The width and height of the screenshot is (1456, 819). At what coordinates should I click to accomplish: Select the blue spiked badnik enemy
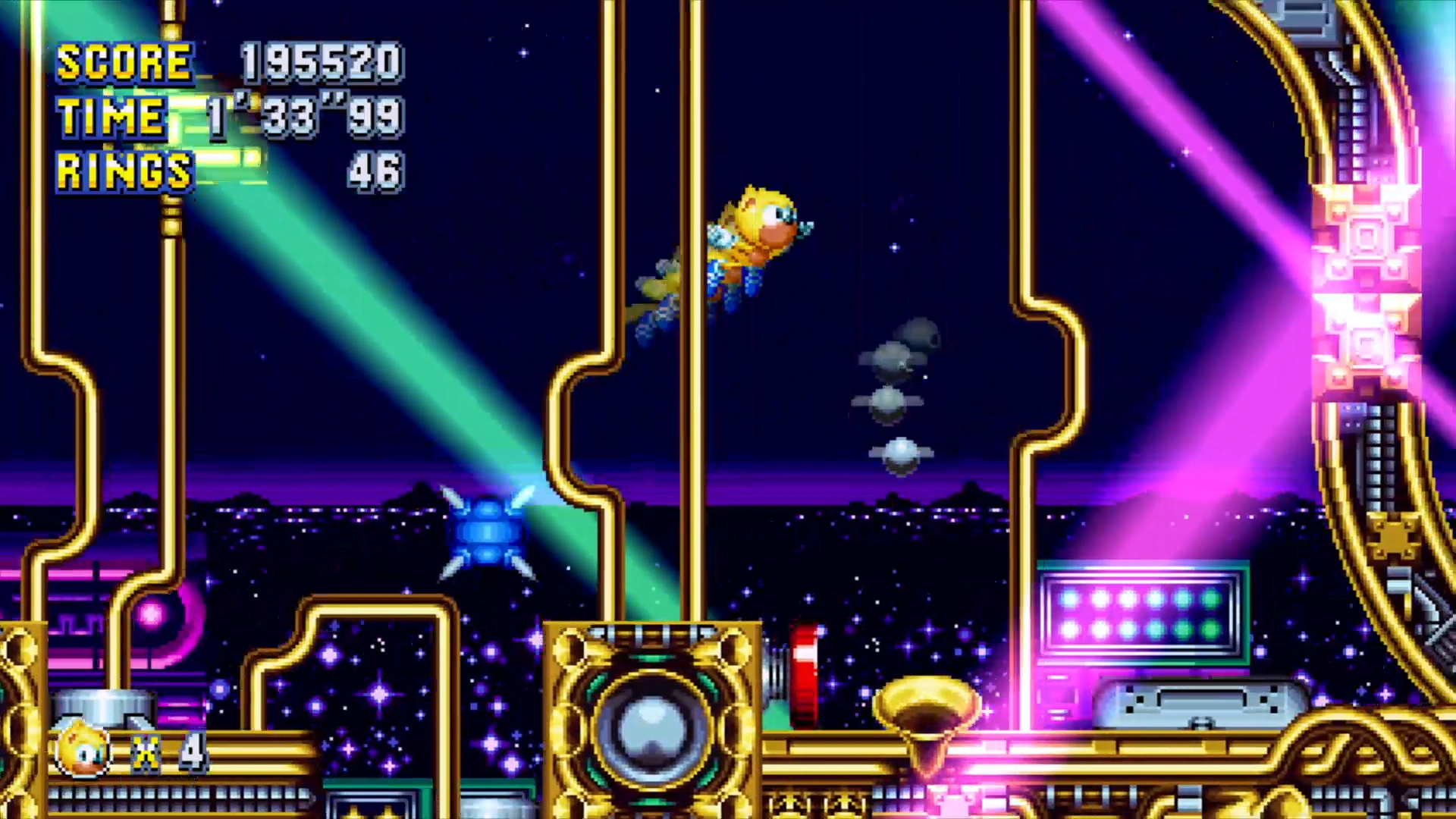point(489,531)
